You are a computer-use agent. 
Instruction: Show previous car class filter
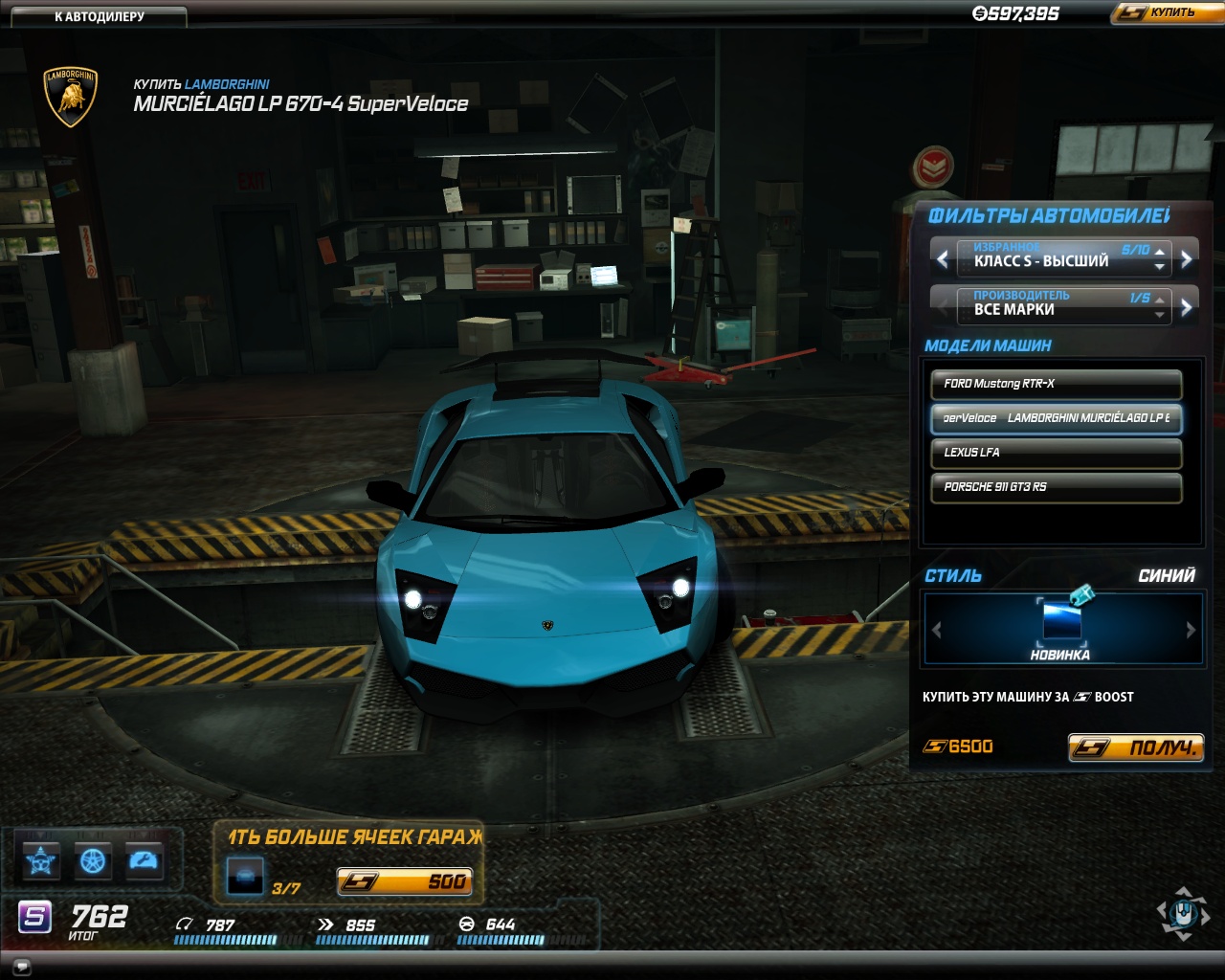click(943, 258)
